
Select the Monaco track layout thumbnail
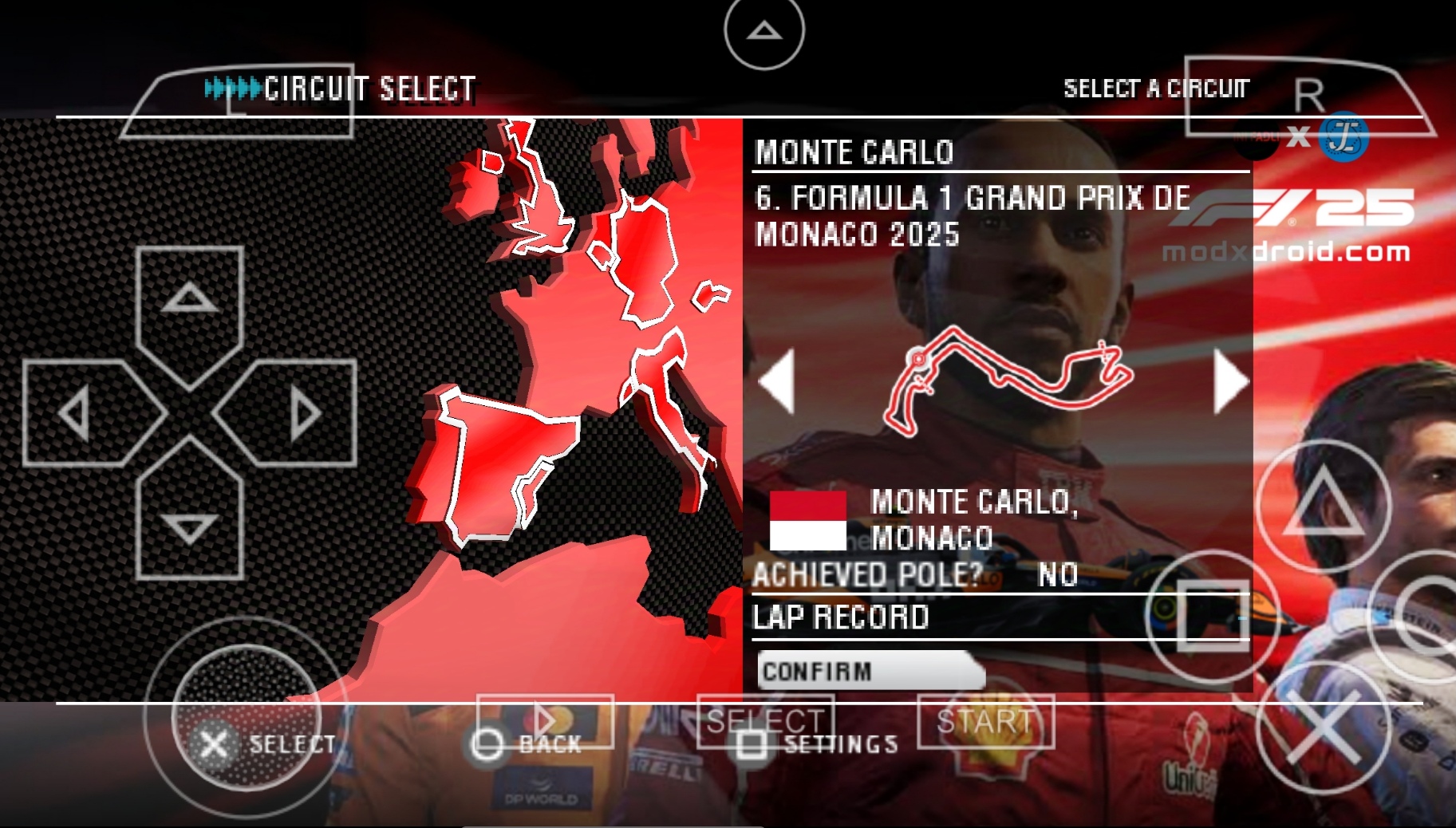click(x=1007, y=378)
